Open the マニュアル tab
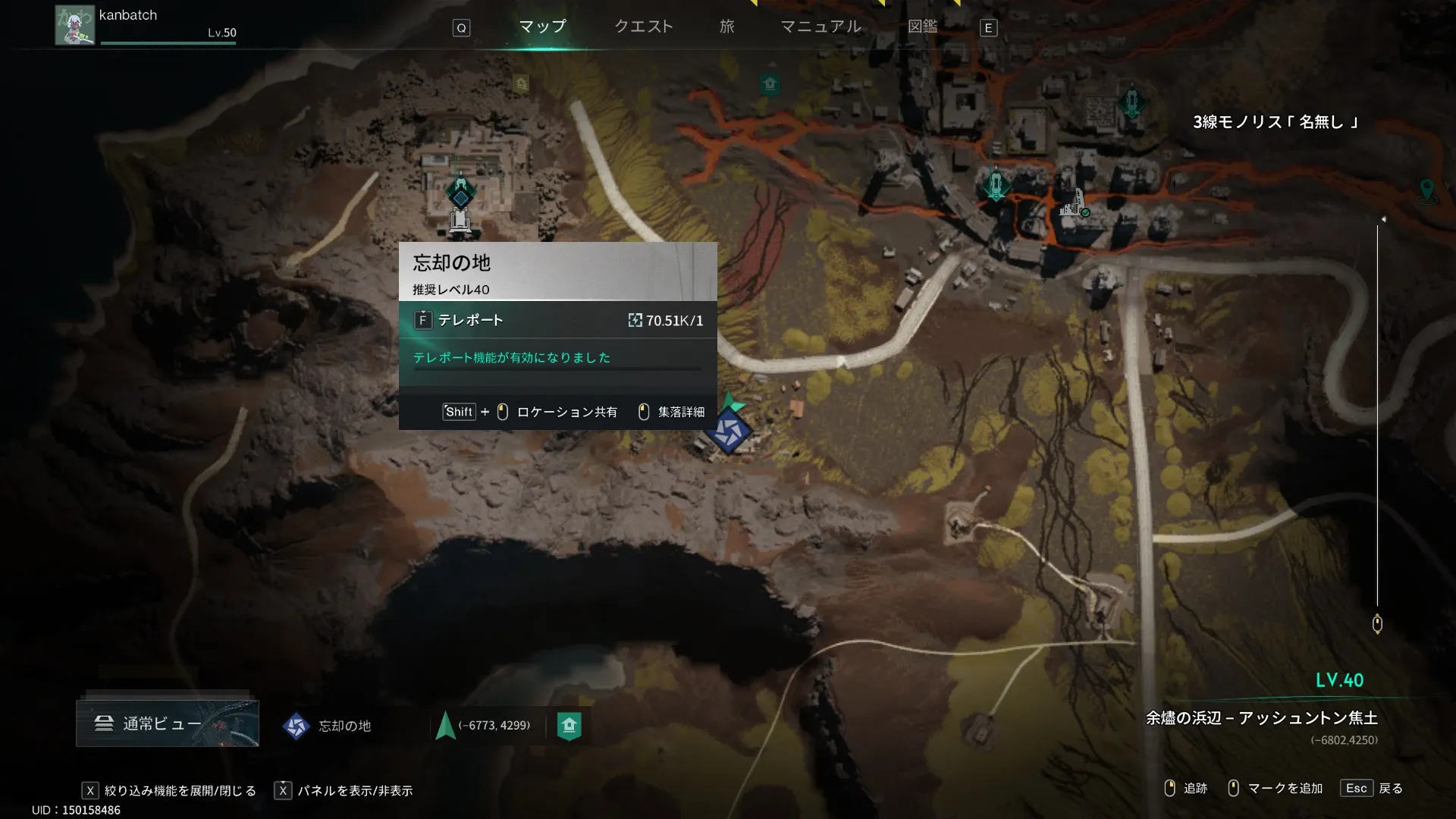 (x=821, y=27)
